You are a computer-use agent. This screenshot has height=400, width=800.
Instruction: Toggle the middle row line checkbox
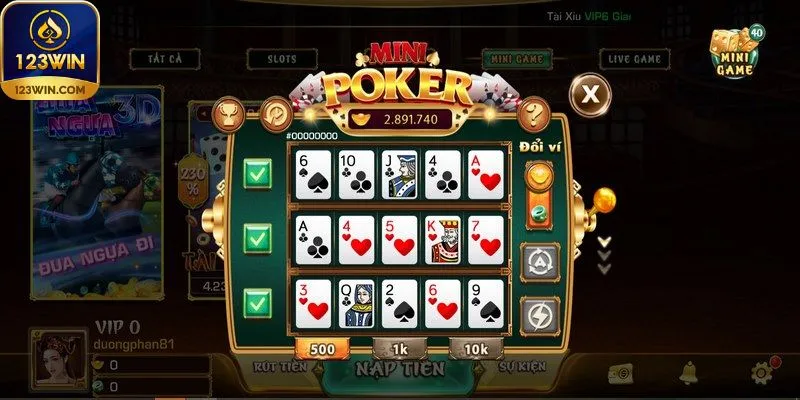tap(258, 239)
